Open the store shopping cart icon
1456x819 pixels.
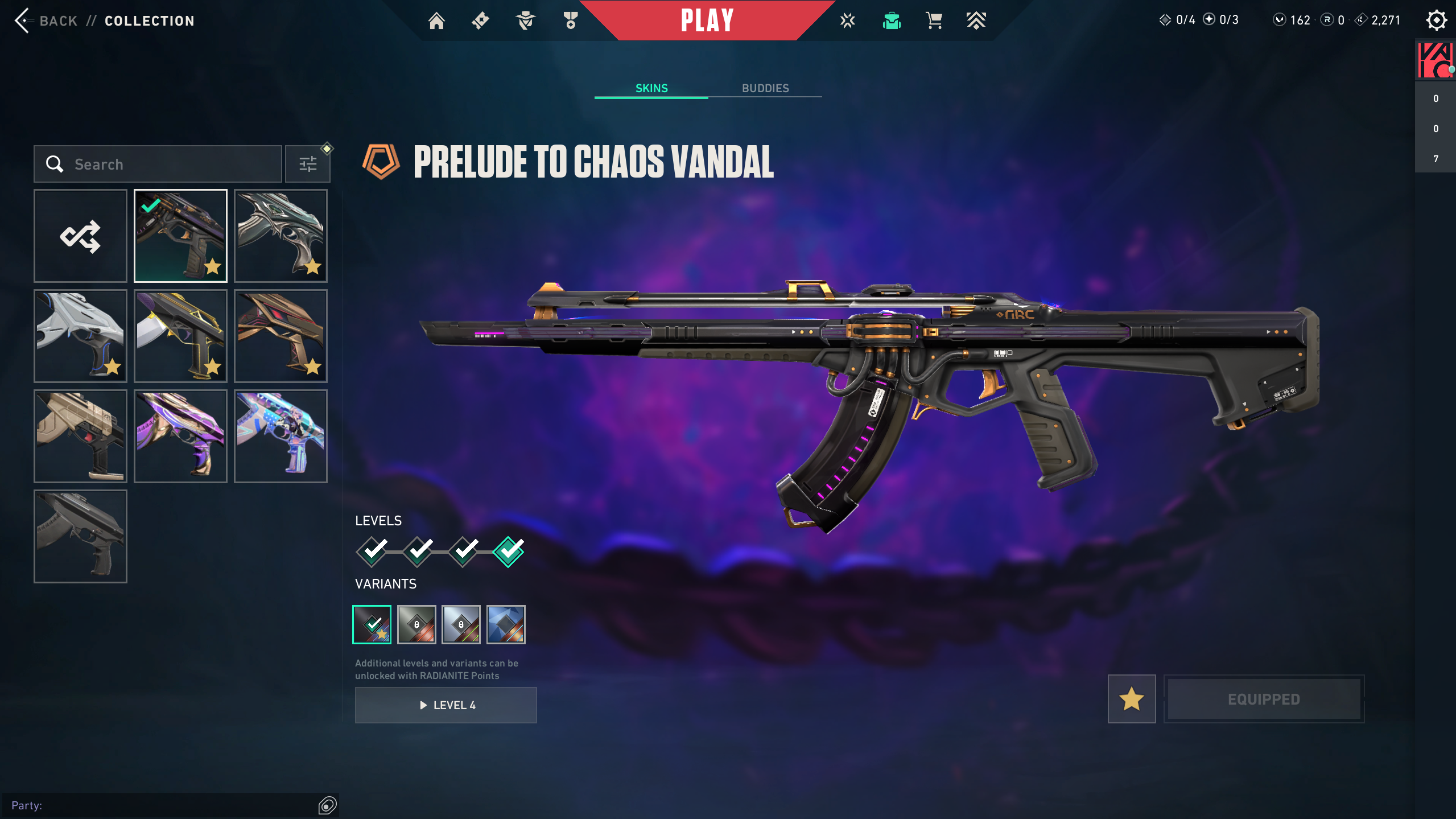[934, 21]
